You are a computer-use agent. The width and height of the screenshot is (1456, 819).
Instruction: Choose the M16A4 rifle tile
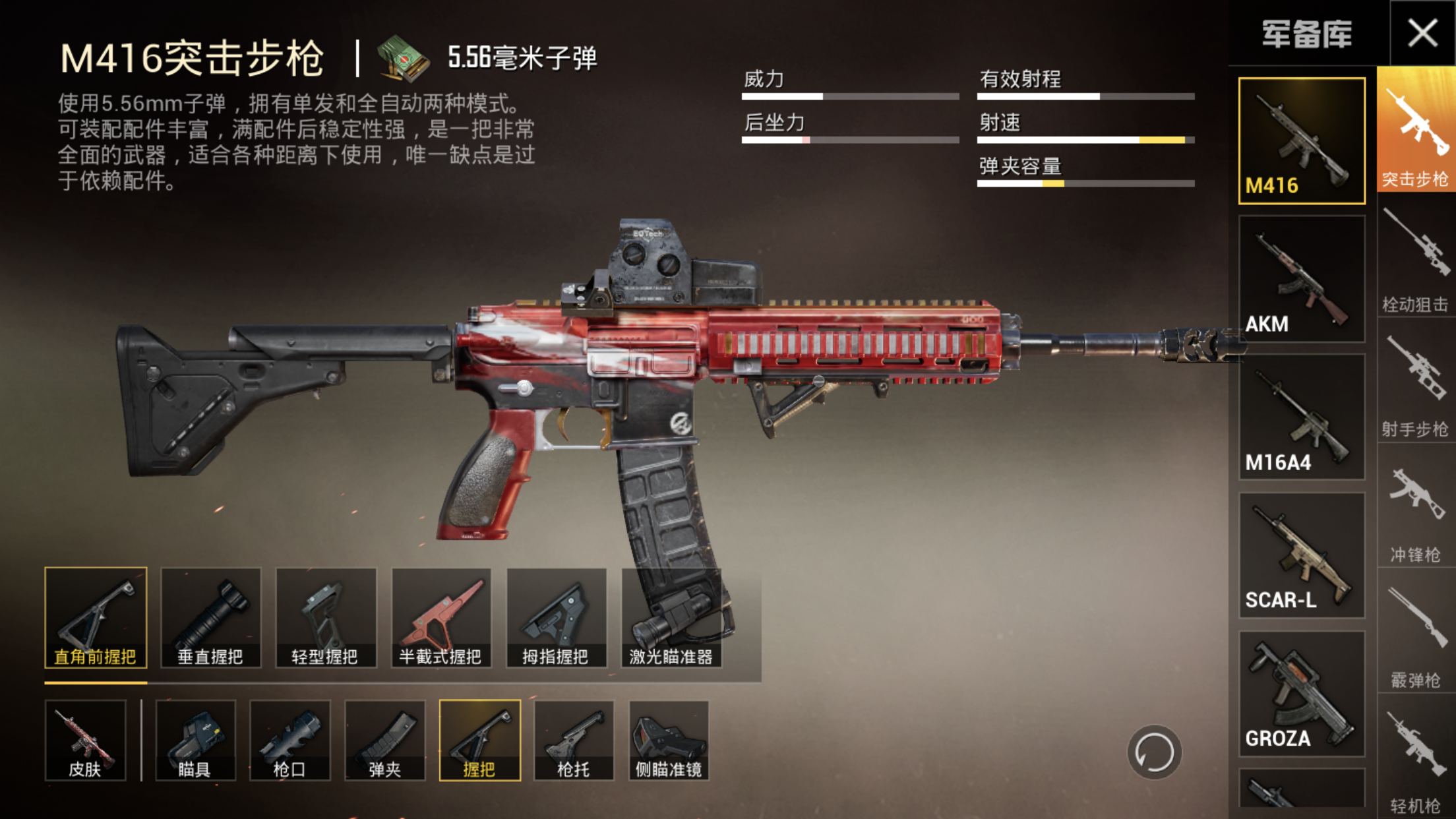coord(1302,417)
